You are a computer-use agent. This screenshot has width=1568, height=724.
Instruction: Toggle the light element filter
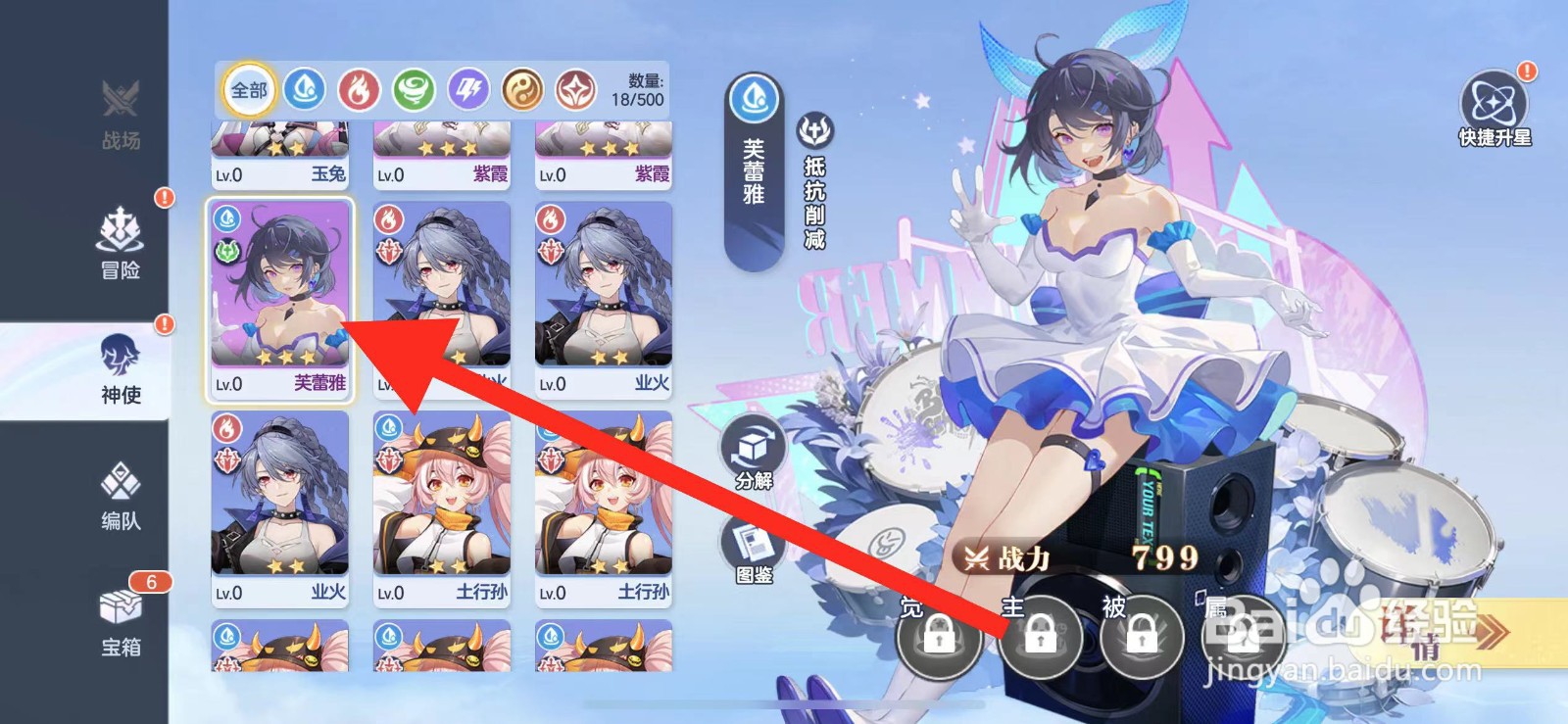[x=579, y=89]
